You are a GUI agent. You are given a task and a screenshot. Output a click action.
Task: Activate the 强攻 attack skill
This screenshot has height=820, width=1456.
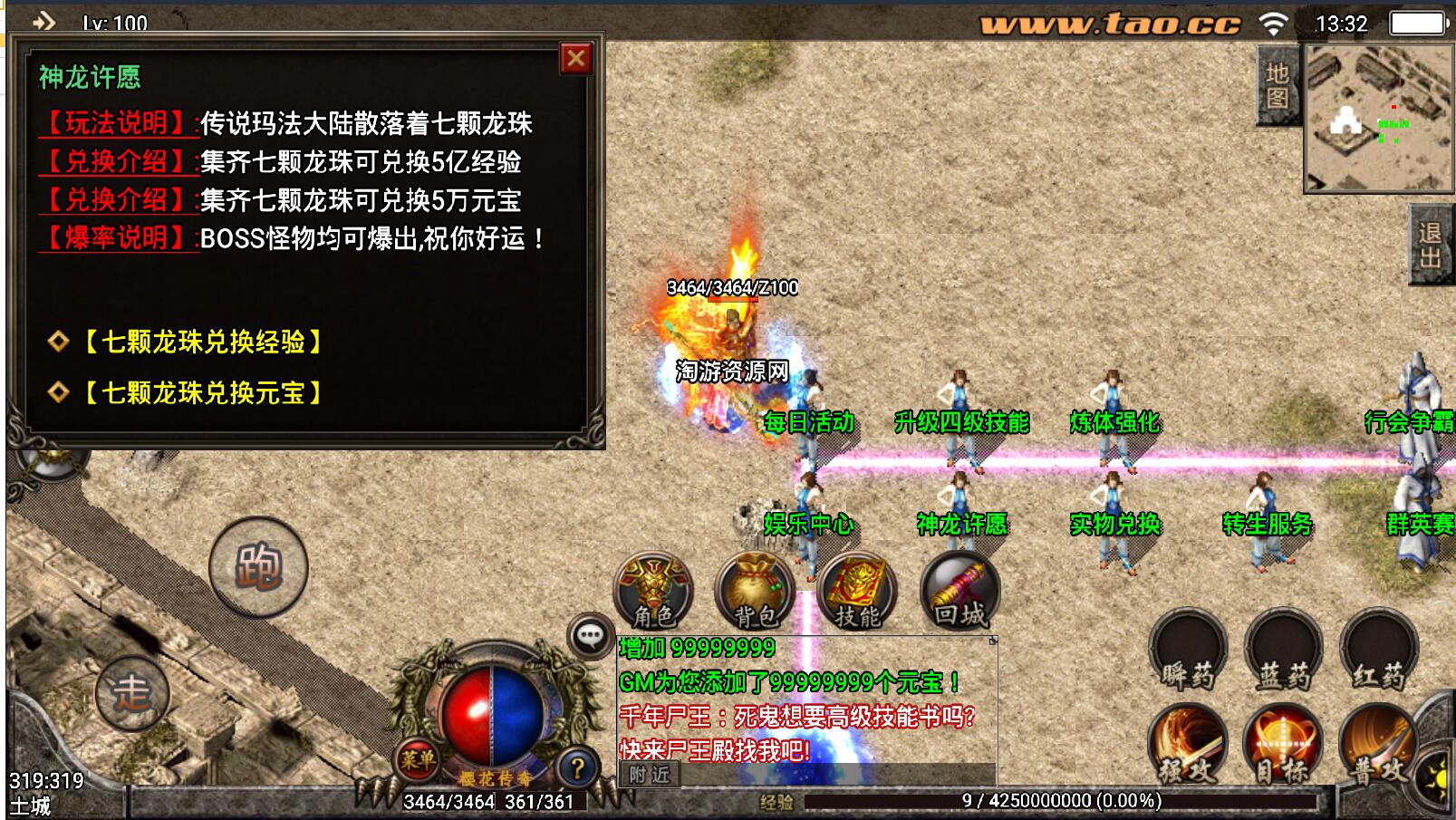[x=1188, y=746]
